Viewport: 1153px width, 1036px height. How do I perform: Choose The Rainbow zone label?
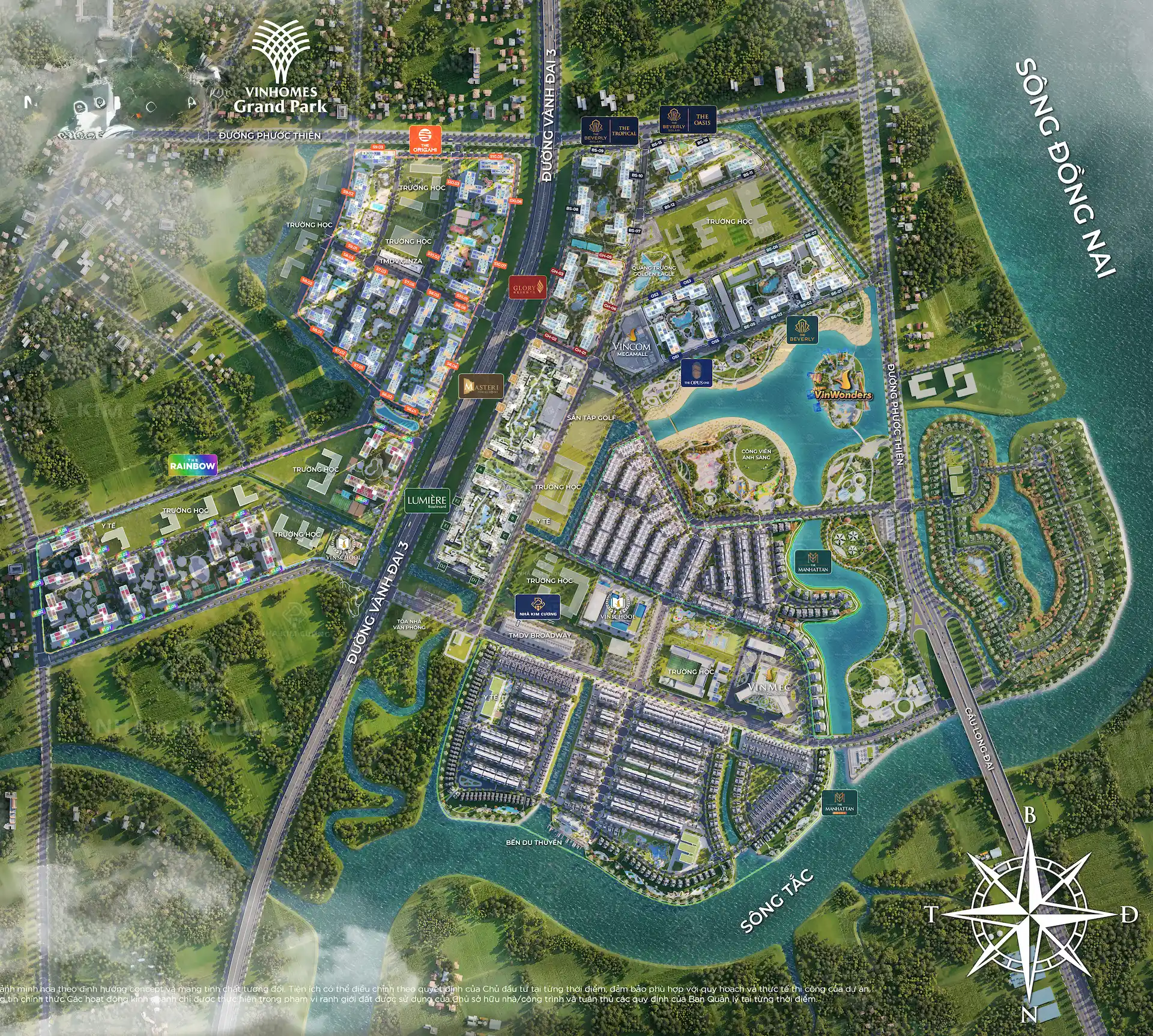[193, 465]
